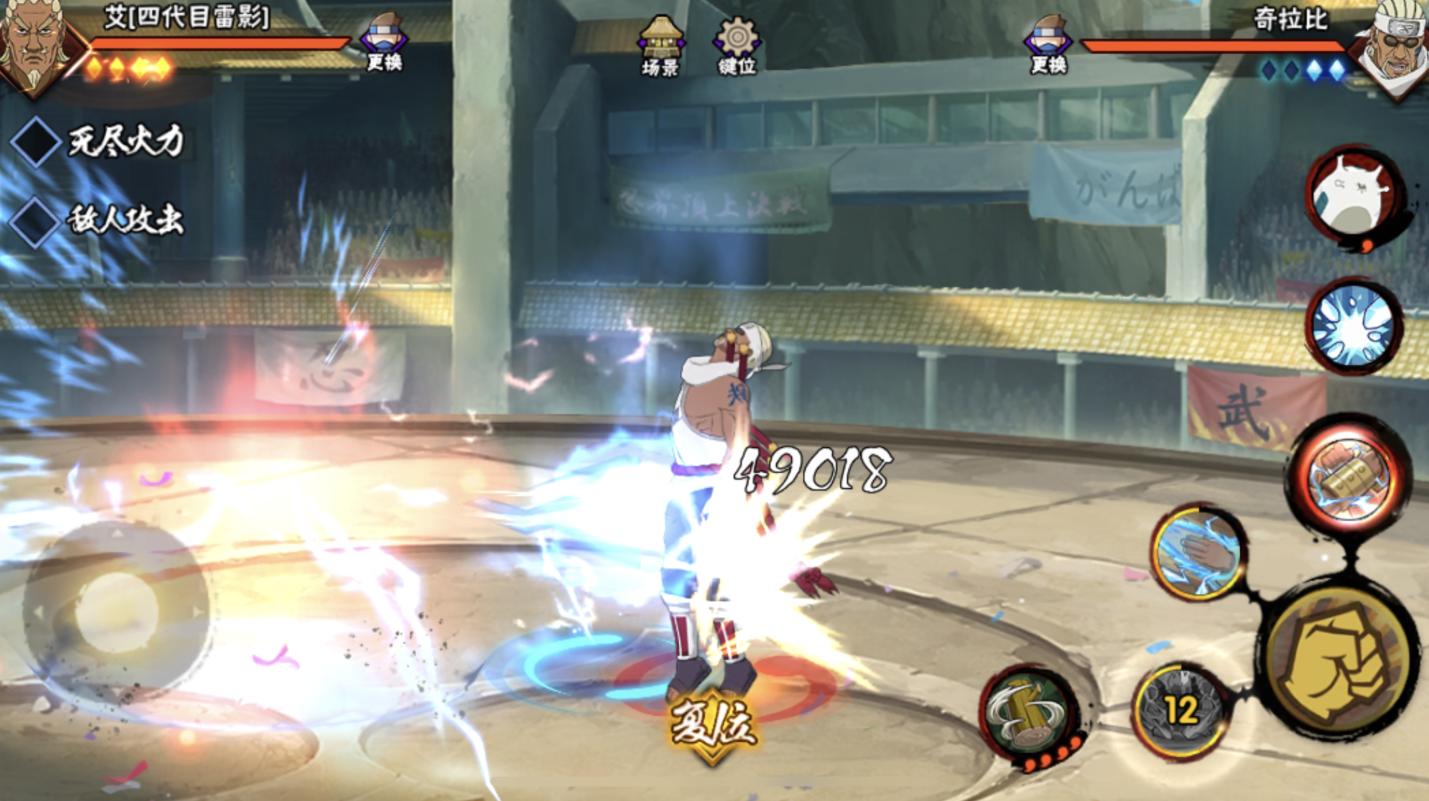The height and width of the screenshot is (801, 1429).
Task: Toggle the 敌人攻击 option
Action: coord(37,220)
